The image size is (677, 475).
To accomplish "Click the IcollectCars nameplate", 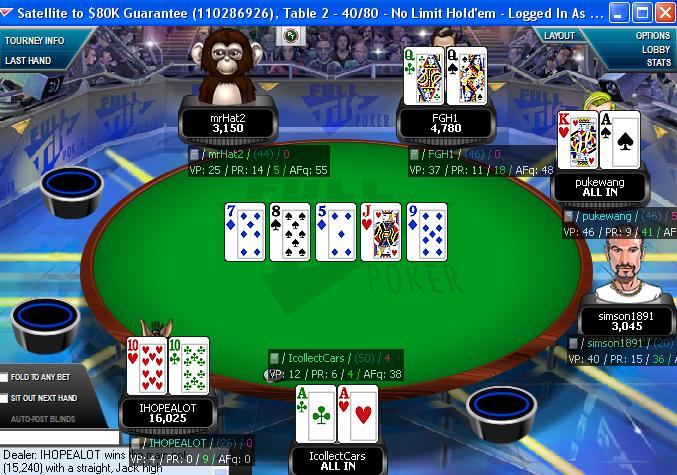I will pos(337,461).
